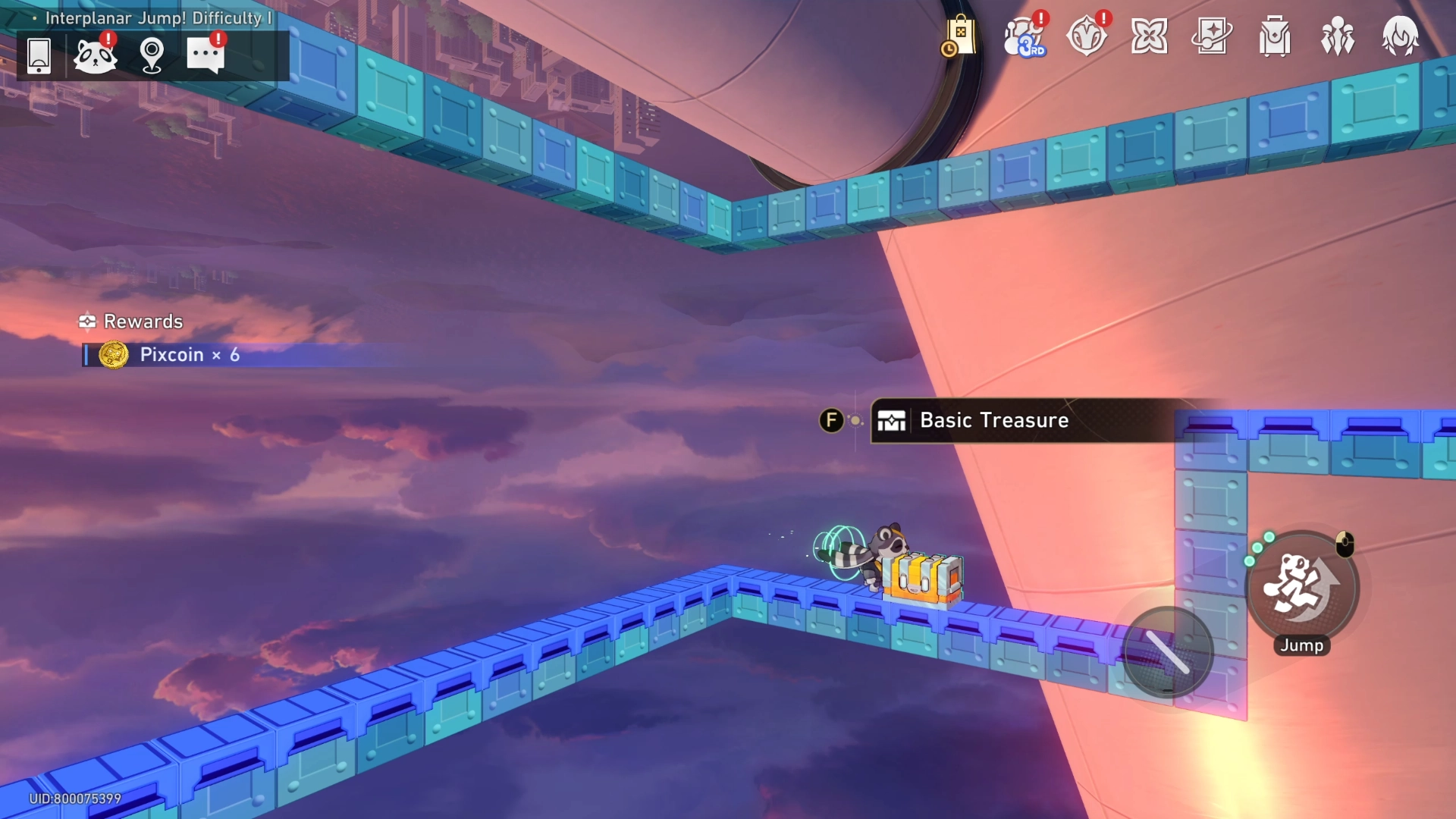Tap the slashed circular action button

[x=1168, y=652]
